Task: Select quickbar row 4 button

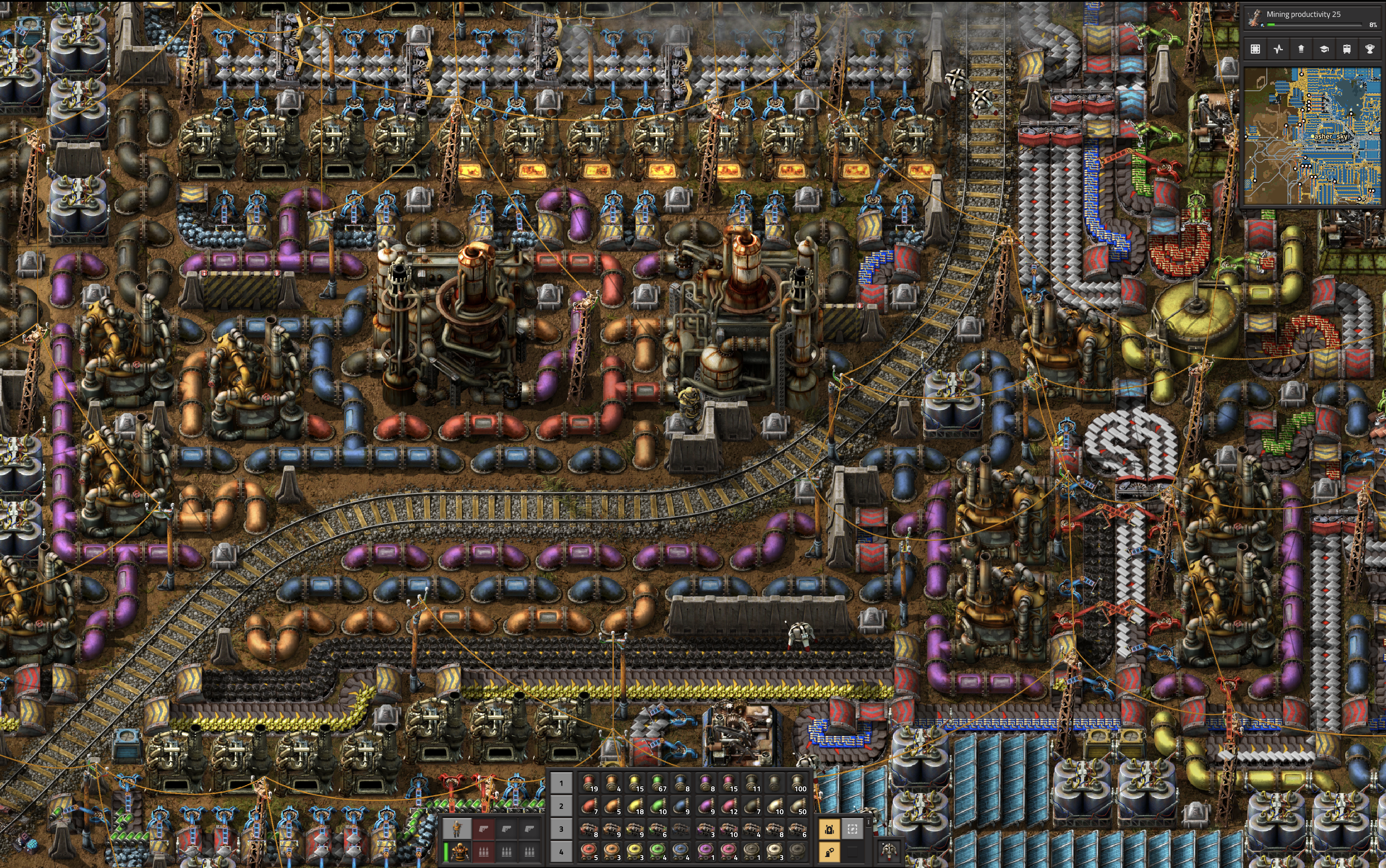Action: point(561,852)
